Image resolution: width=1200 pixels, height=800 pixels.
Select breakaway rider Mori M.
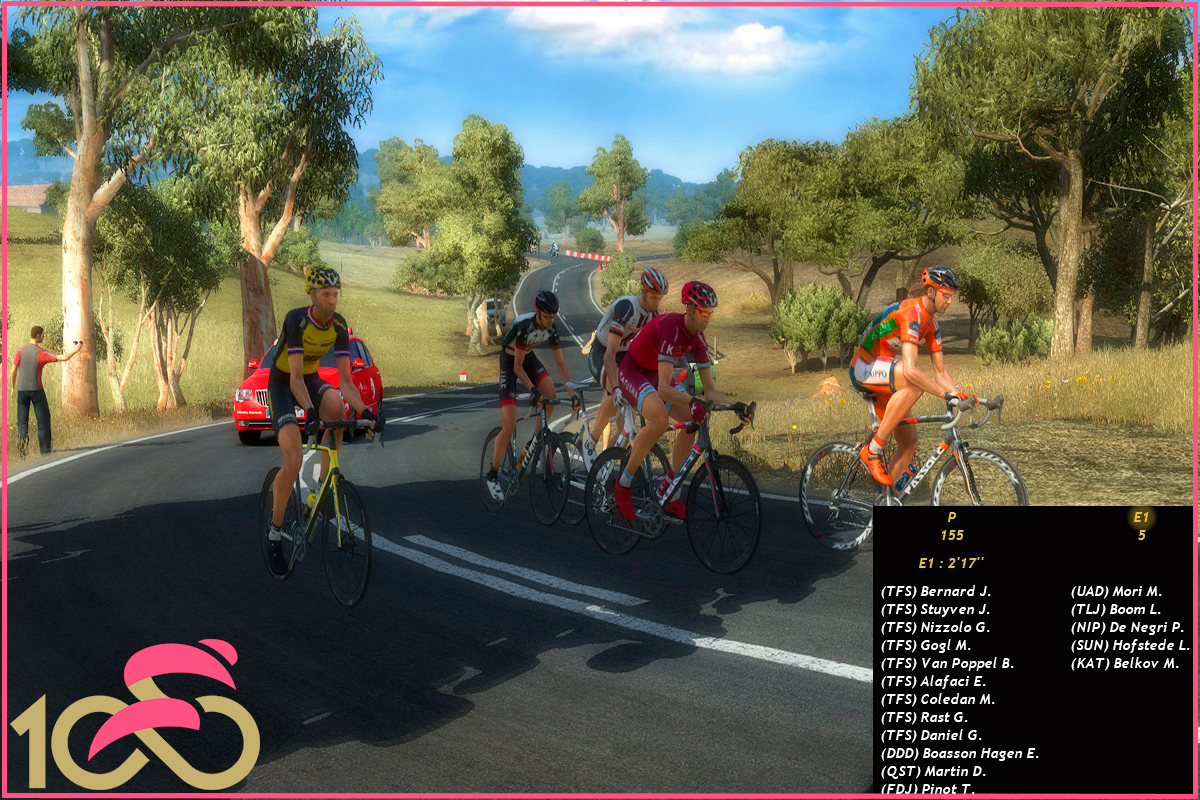point(1116,591)
